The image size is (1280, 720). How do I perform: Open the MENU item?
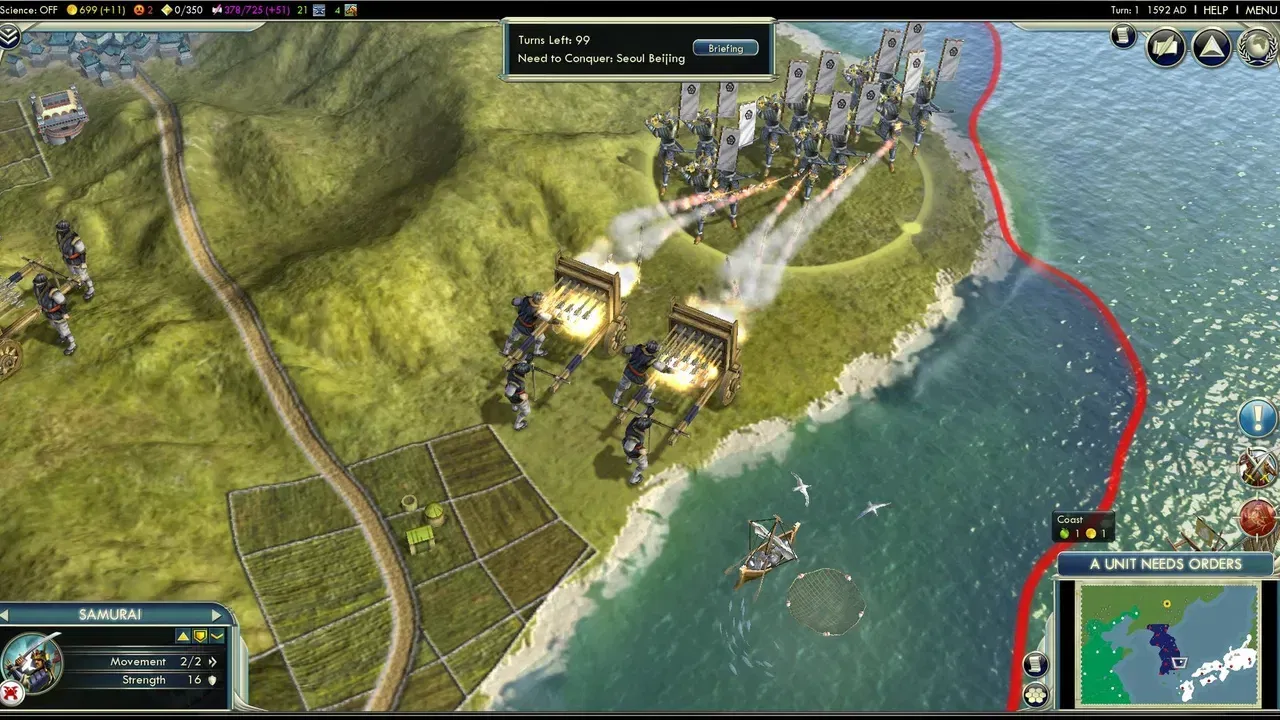point(1262,9)
